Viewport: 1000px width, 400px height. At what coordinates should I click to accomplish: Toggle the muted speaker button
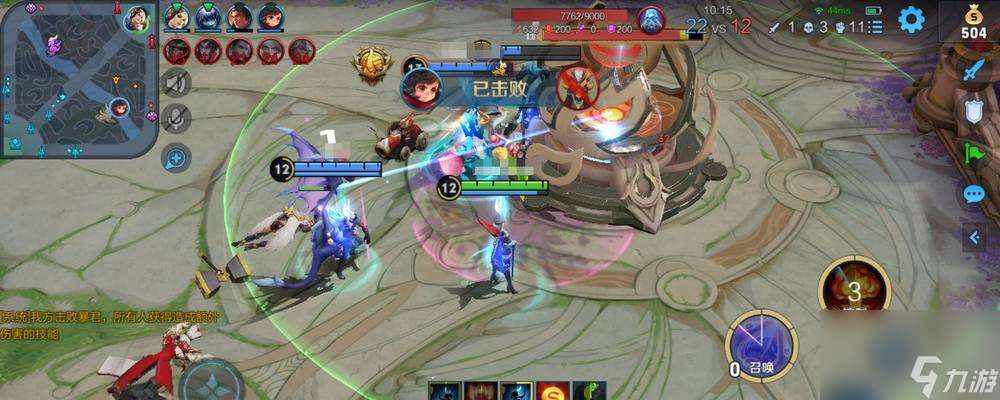click(176, 83)
